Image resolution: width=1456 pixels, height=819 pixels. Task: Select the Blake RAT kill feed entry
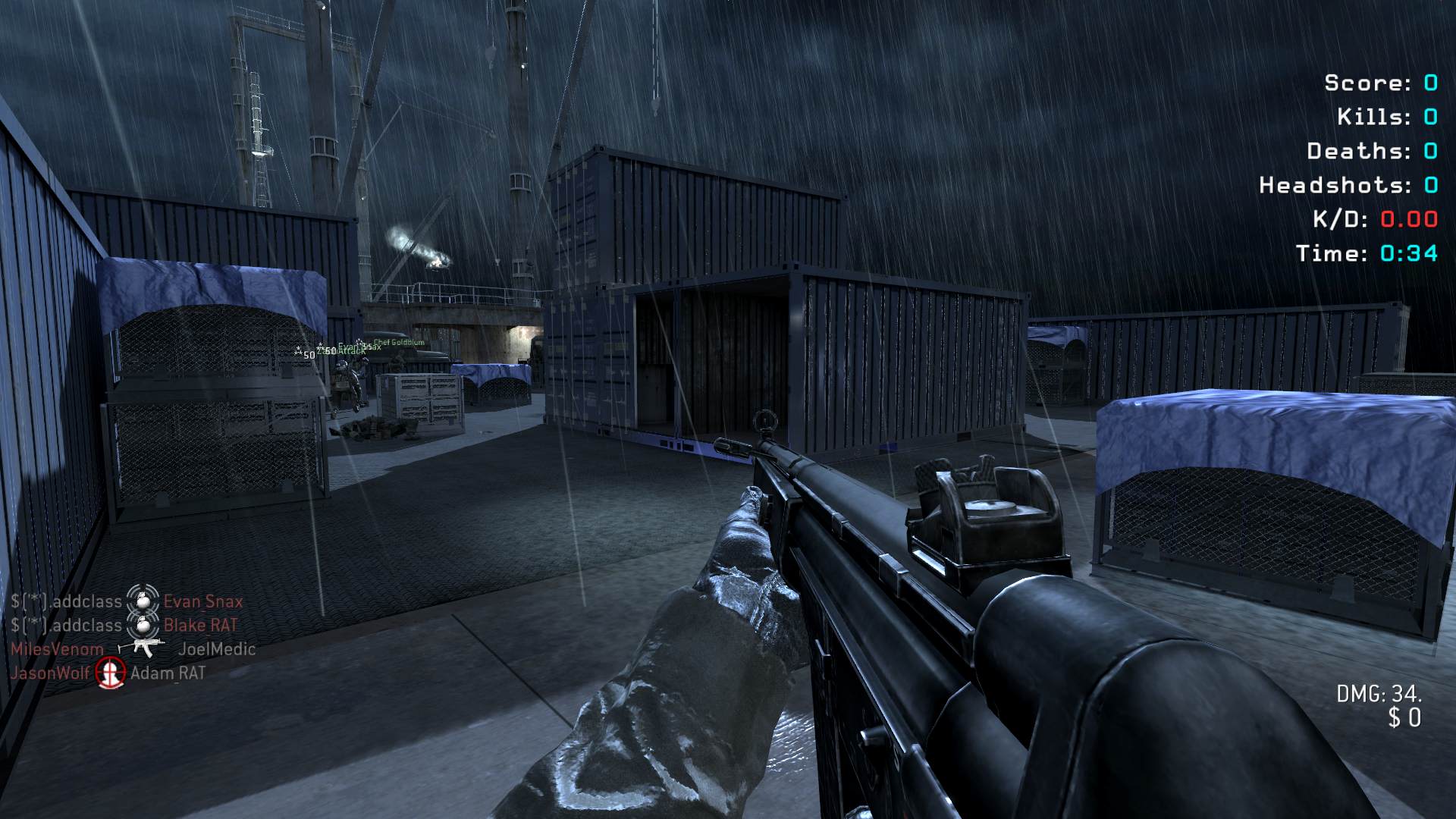tap(200, 626)
